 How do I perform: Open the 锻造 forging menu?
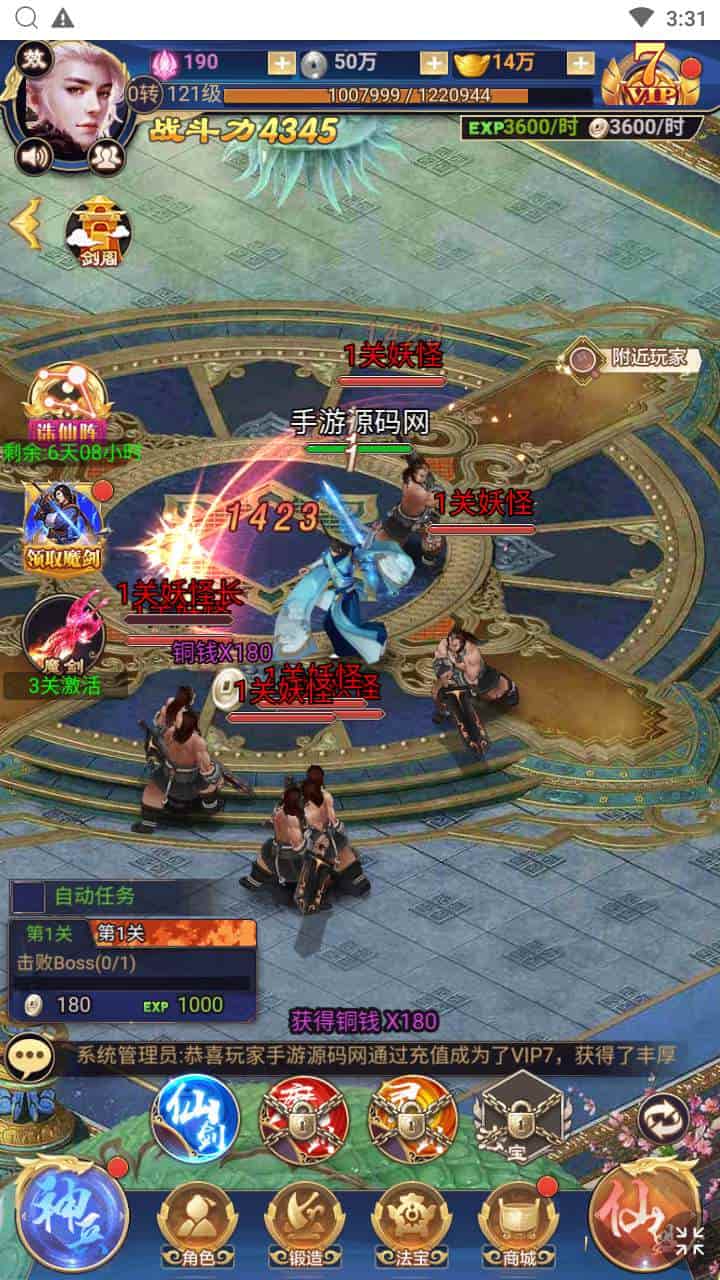point(304,1222)
